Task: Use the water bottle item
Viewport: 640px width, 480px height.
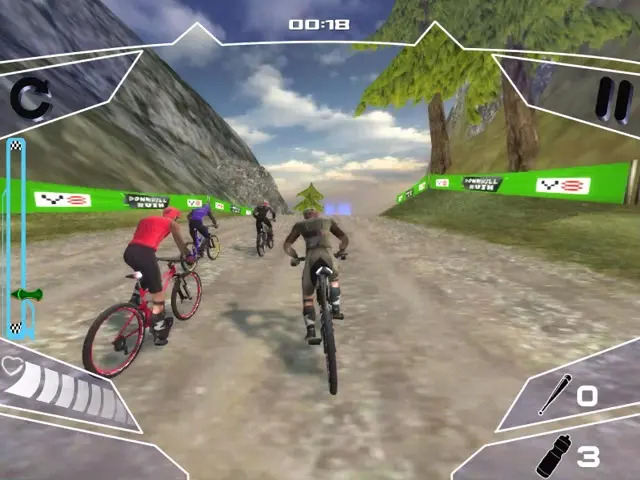Action: tap(554, 455)
